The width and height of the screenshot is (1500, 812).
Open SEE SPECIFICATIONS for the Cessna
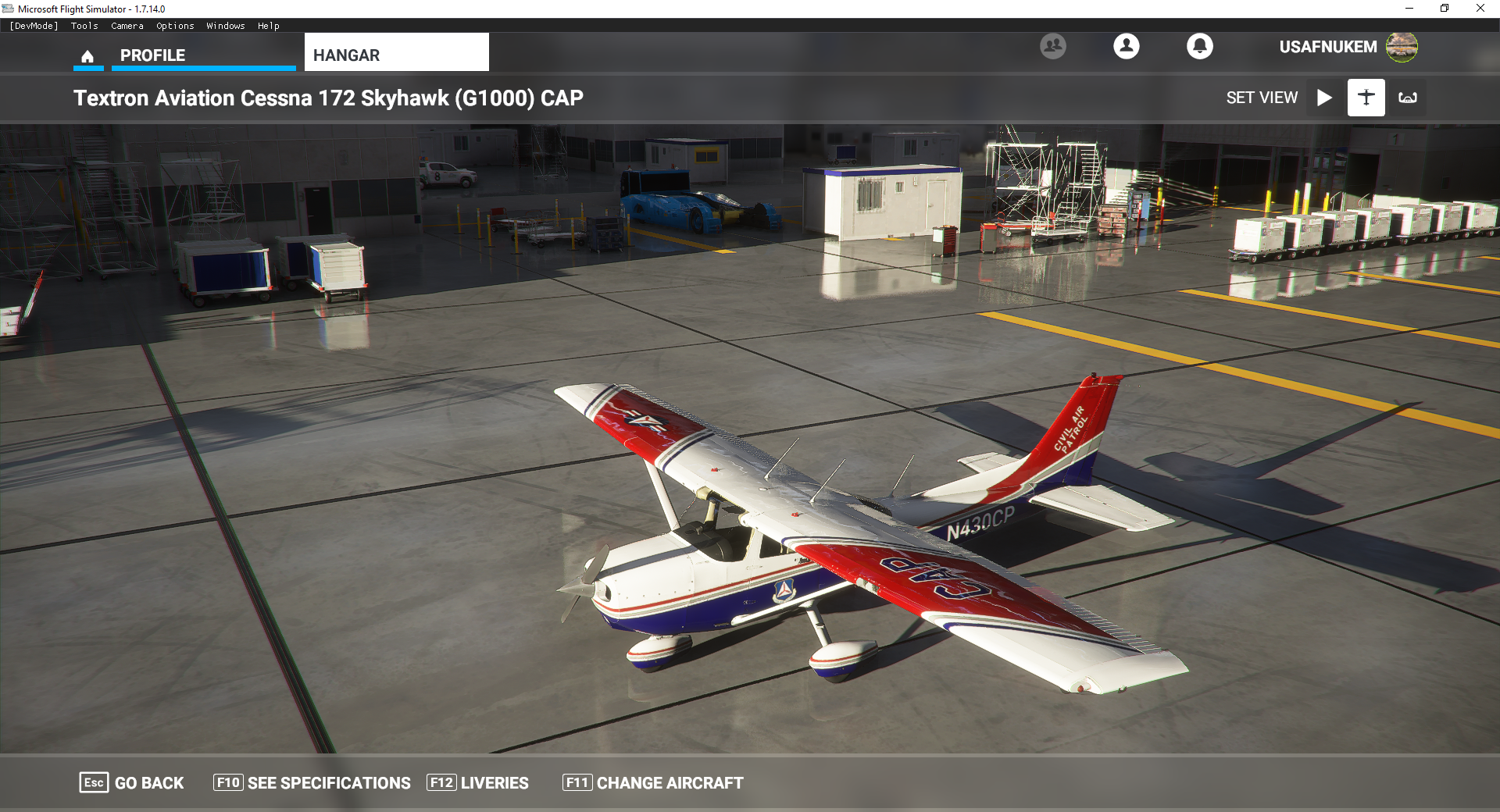coord(312,782)
